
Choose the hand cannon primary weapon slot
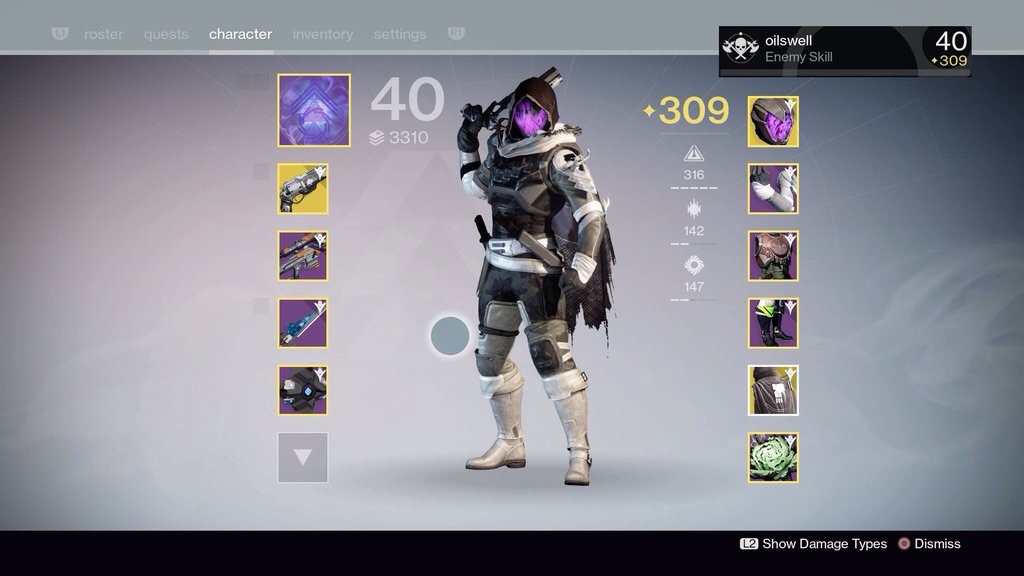click(x=303, y=189)
